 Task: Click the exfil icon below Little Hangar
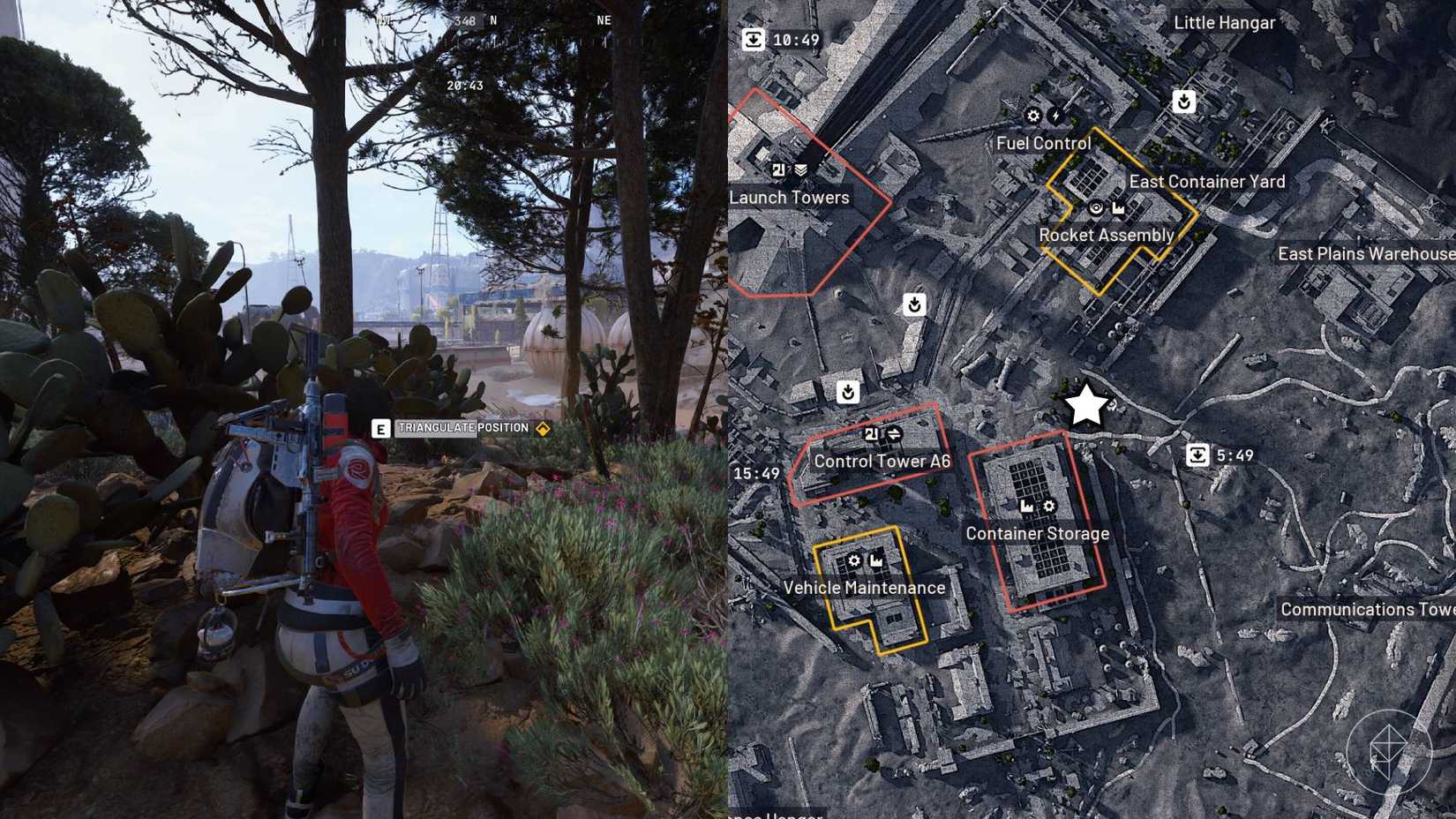click(1182, 101)
